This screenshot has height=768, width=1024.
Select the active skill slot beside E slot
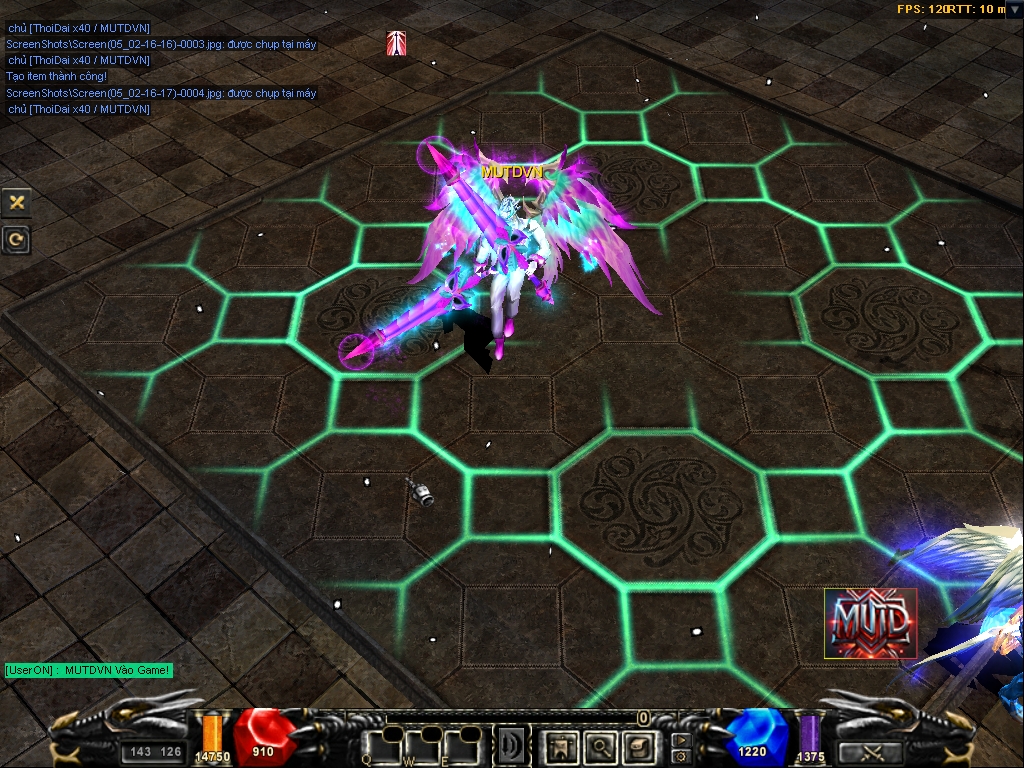pos(512,745)
